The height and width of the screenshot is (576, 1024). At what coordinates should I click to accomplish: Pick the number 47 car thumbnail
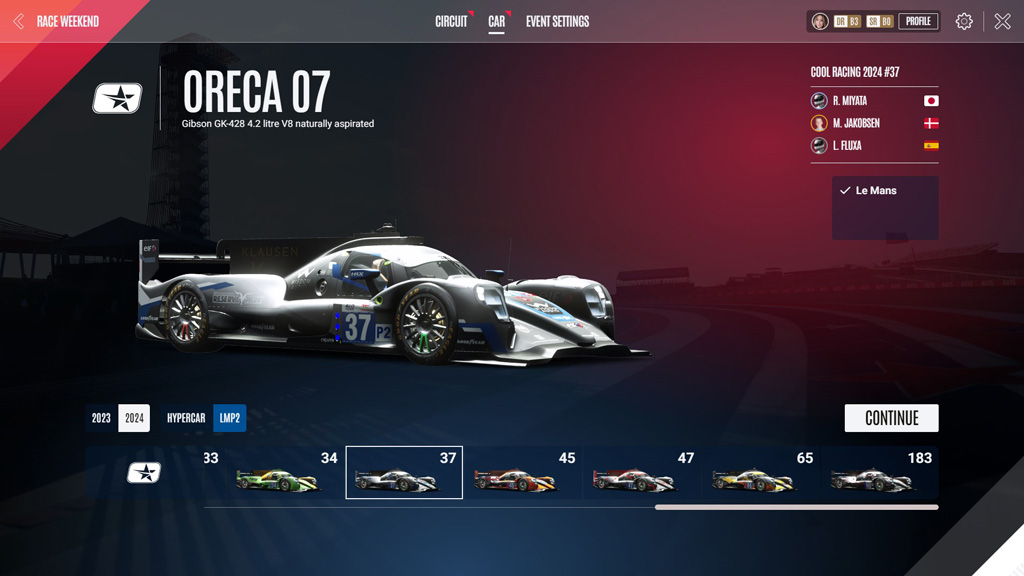pos(642,473)
